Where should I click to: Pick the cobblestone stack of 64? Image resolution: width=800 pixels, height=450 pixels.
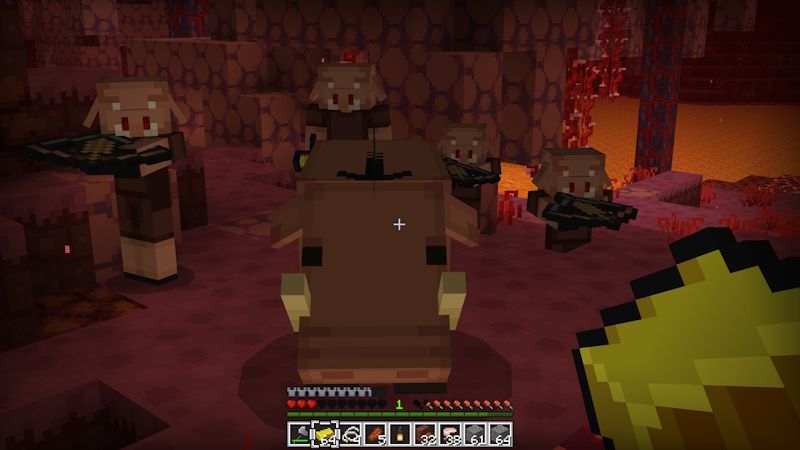[x=500, y=434]
